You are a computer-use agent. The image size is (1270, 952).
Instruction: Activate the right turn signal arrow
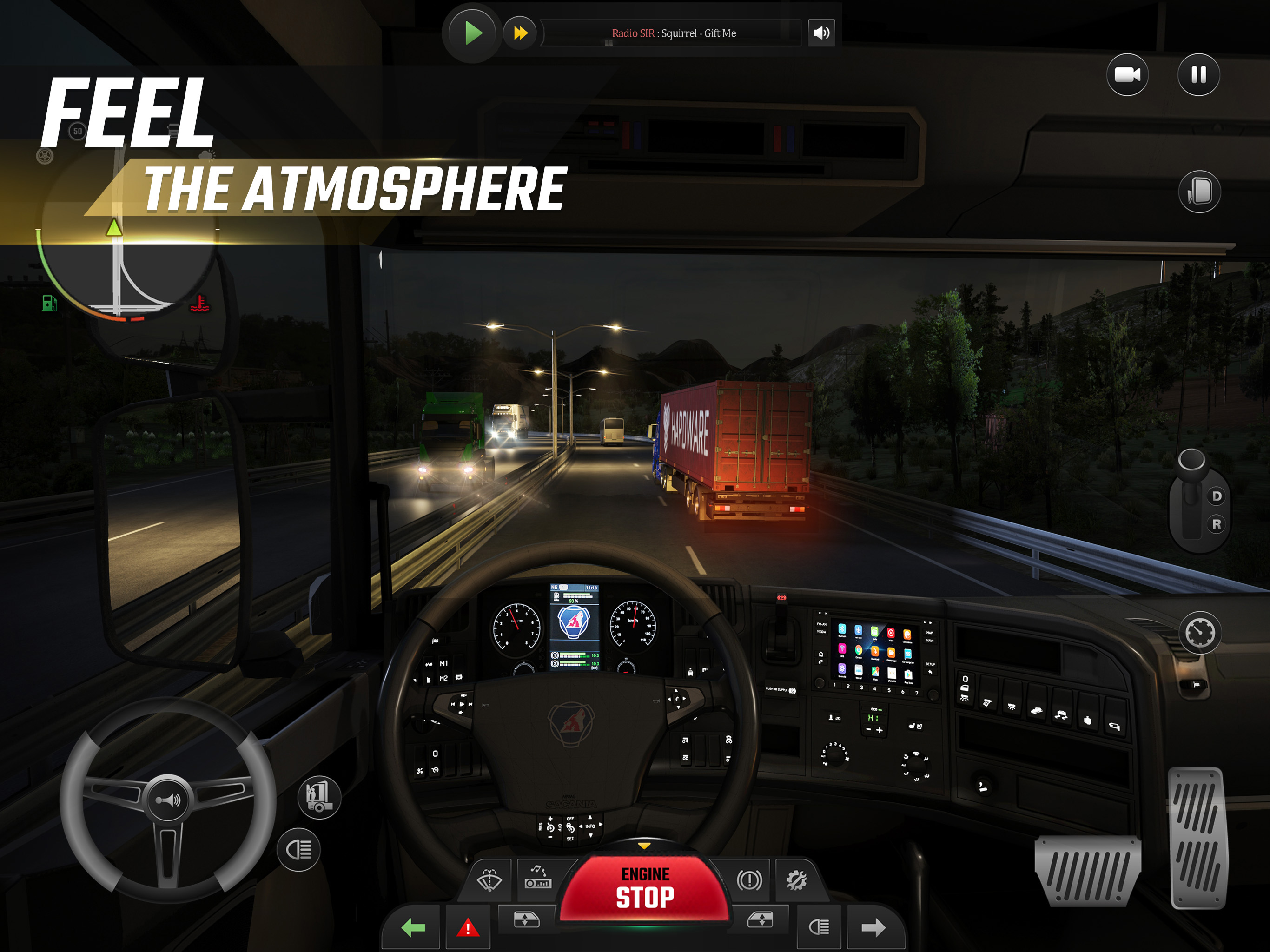pyautogui.click(x=873, y=927)
